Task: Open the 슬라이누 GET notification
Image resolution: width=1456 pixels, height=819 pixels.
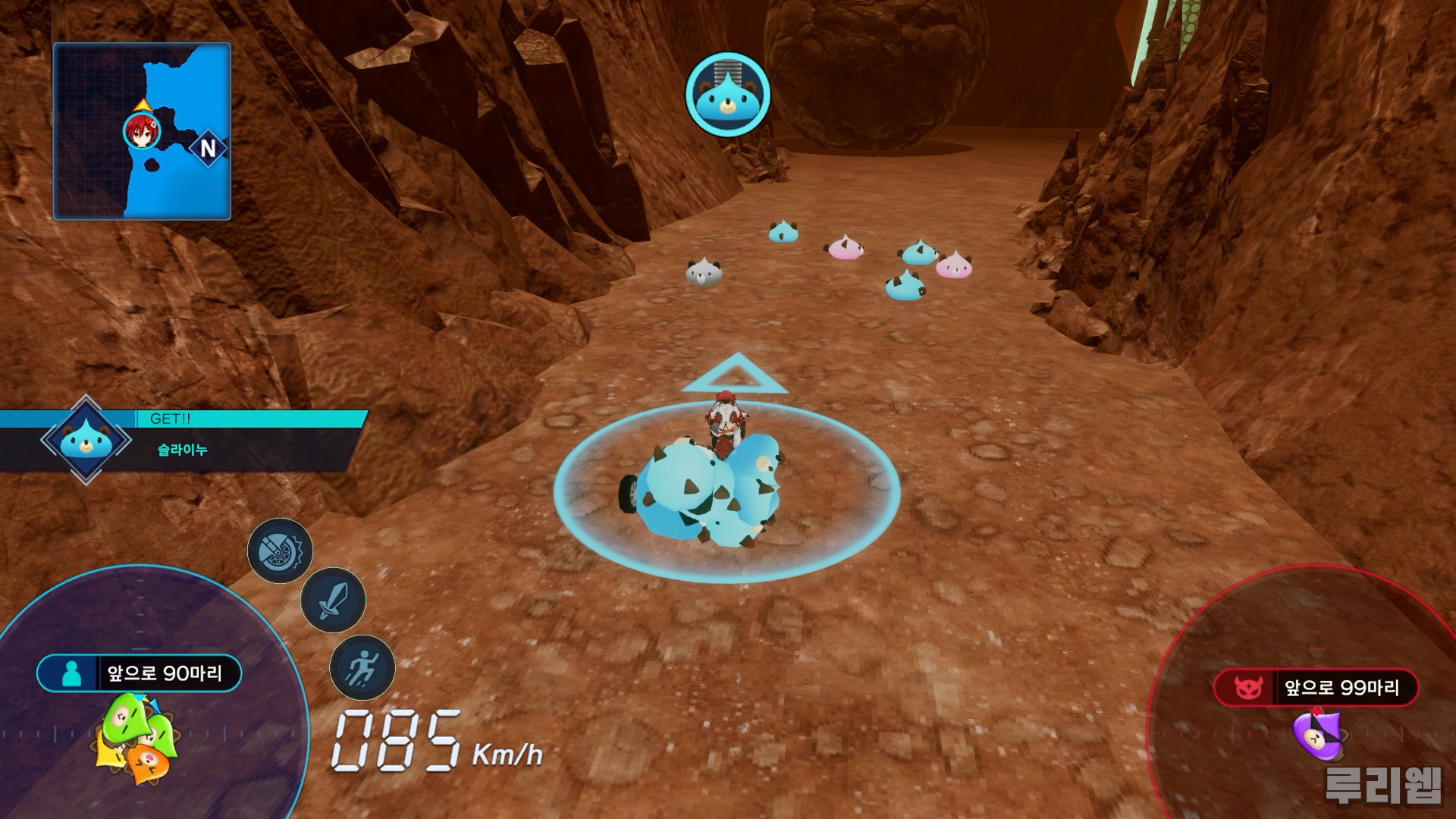Action: coord(182,441)
